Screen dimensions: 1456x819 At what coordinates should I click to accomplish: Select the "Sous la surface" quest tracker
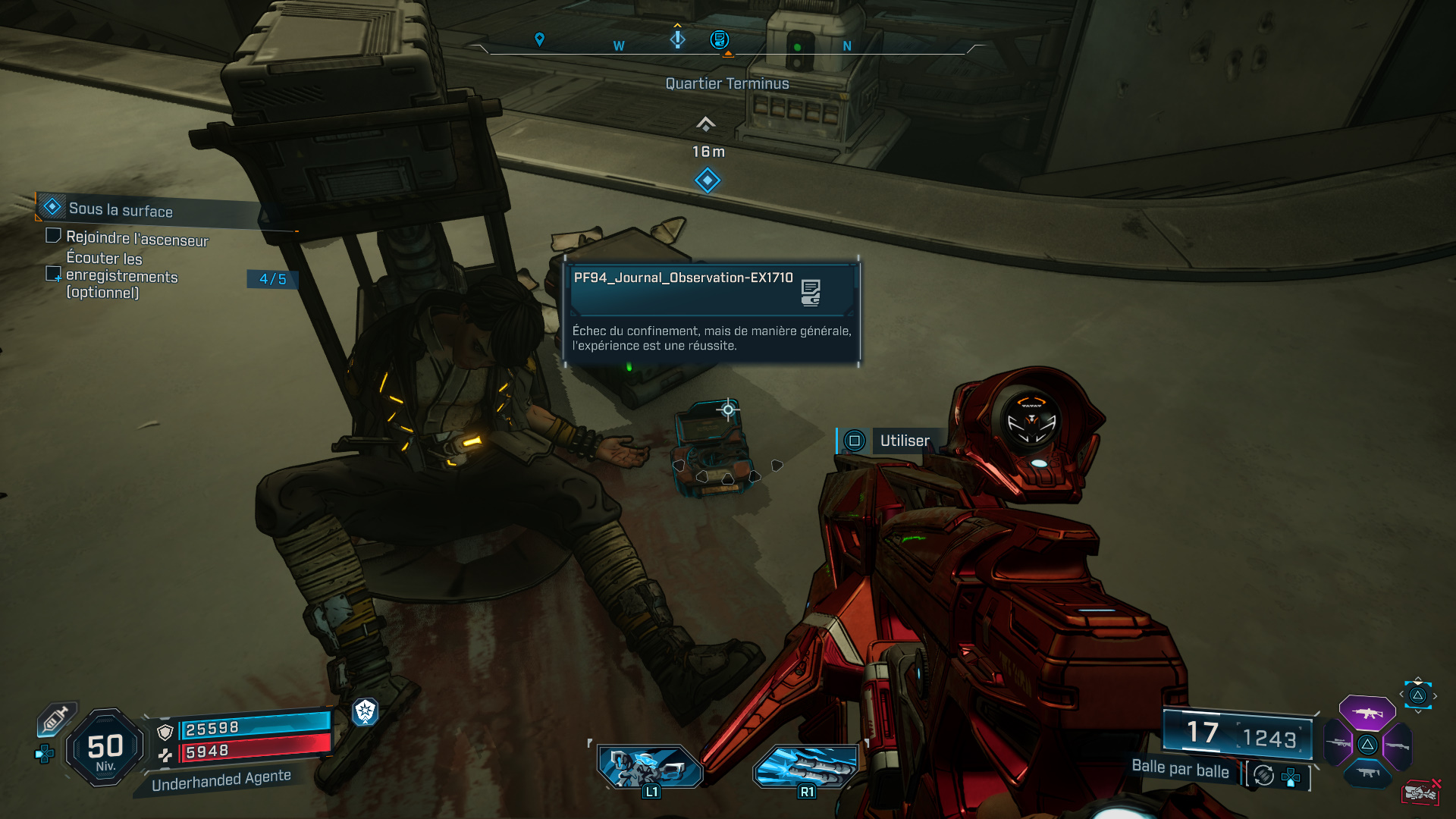(121, 209)
